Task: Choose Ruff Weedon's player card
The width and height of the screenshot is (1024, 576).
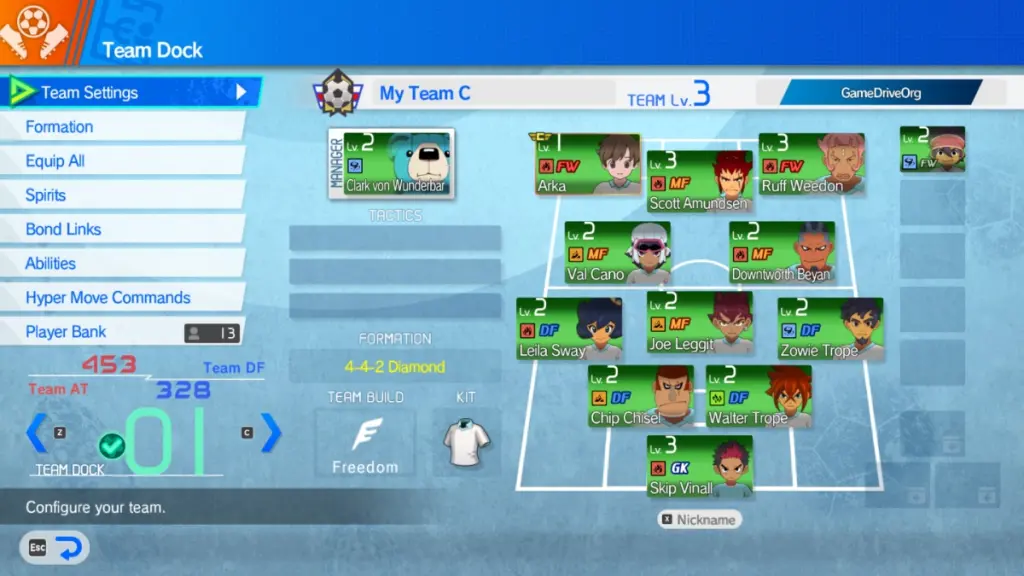Action: [x=811, y=164]
